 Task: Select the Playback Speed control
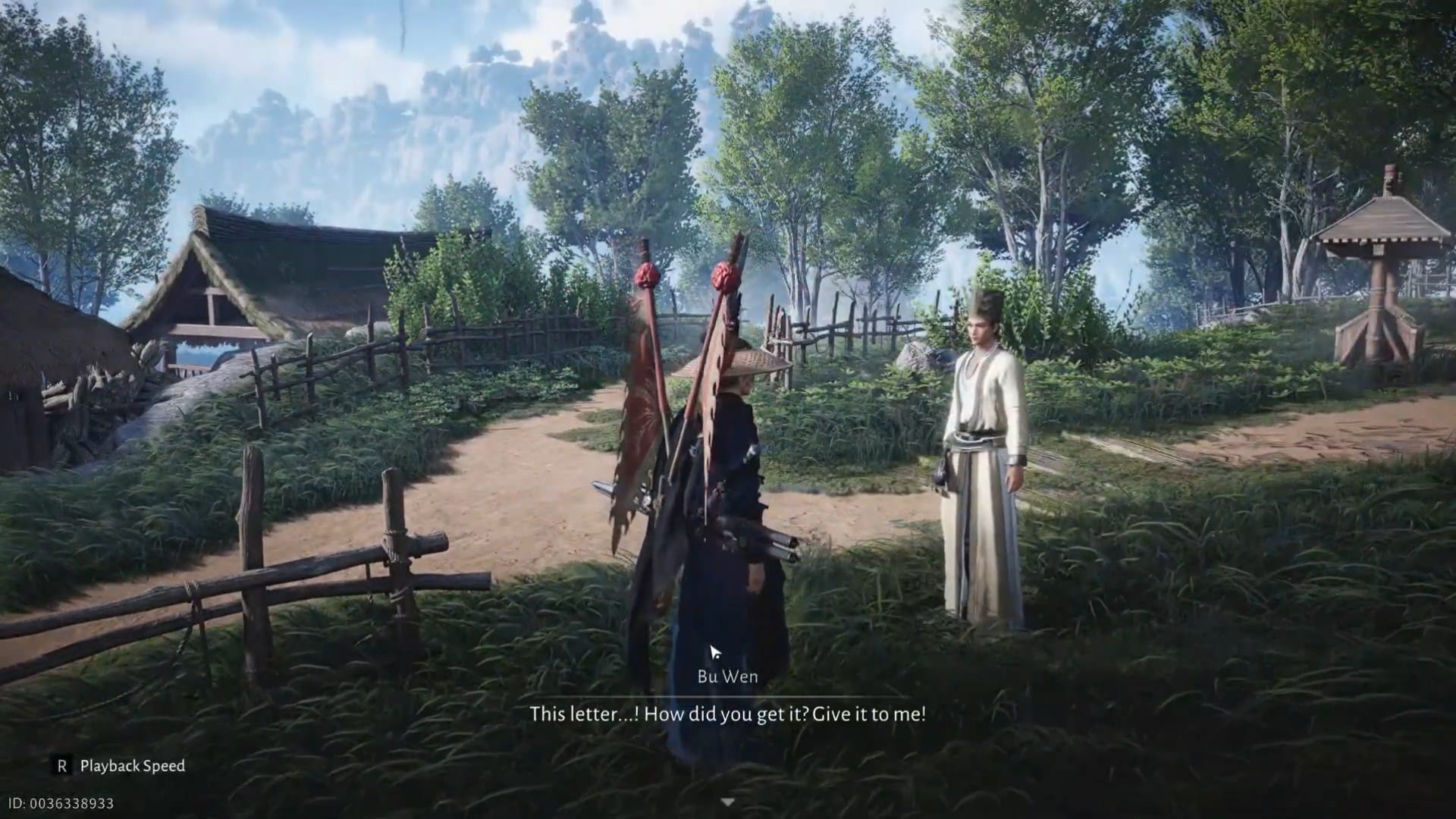click(x=133, y=767)
